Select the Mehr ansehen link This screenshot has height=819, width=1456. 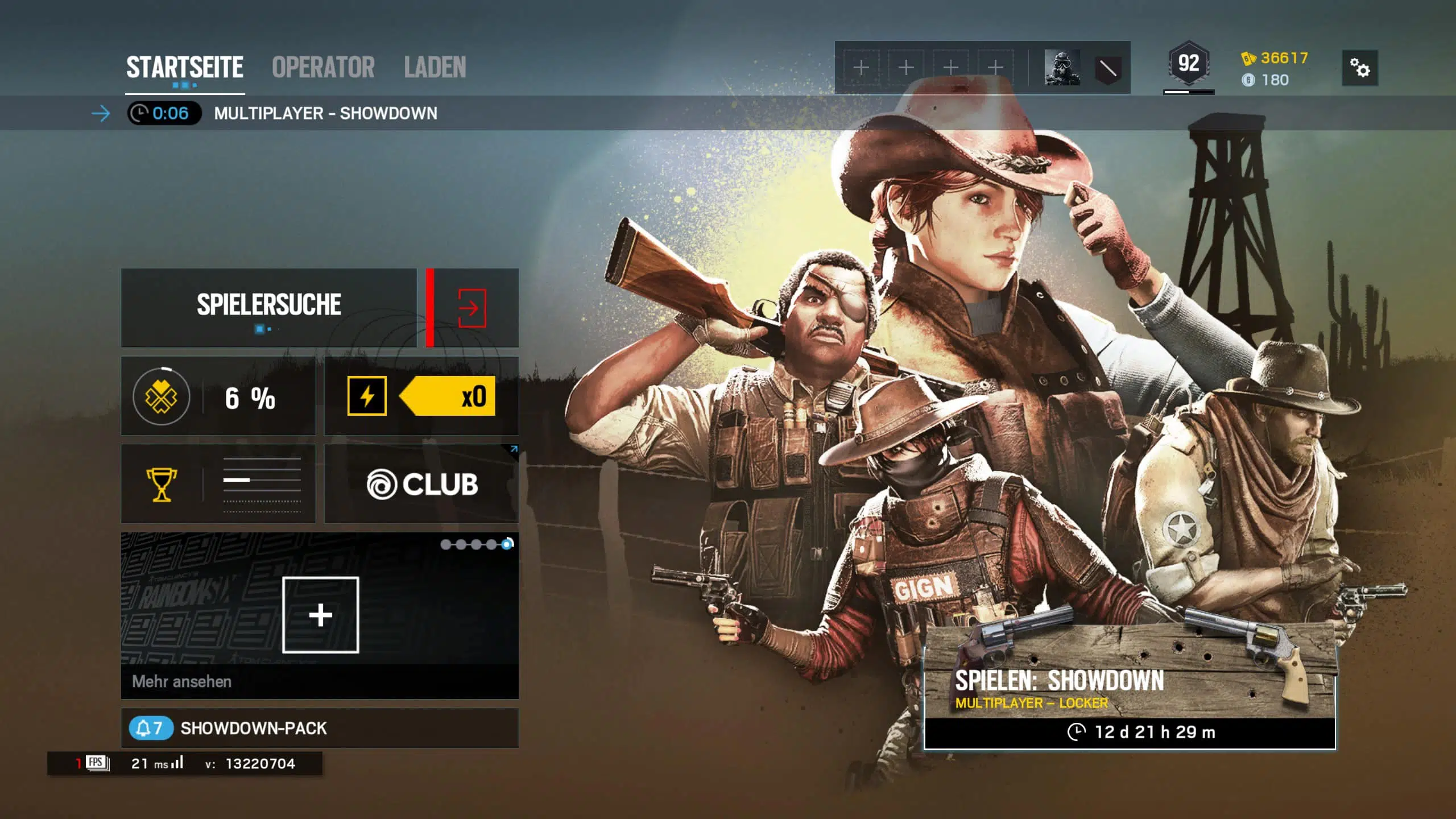(x=182, y=681)
